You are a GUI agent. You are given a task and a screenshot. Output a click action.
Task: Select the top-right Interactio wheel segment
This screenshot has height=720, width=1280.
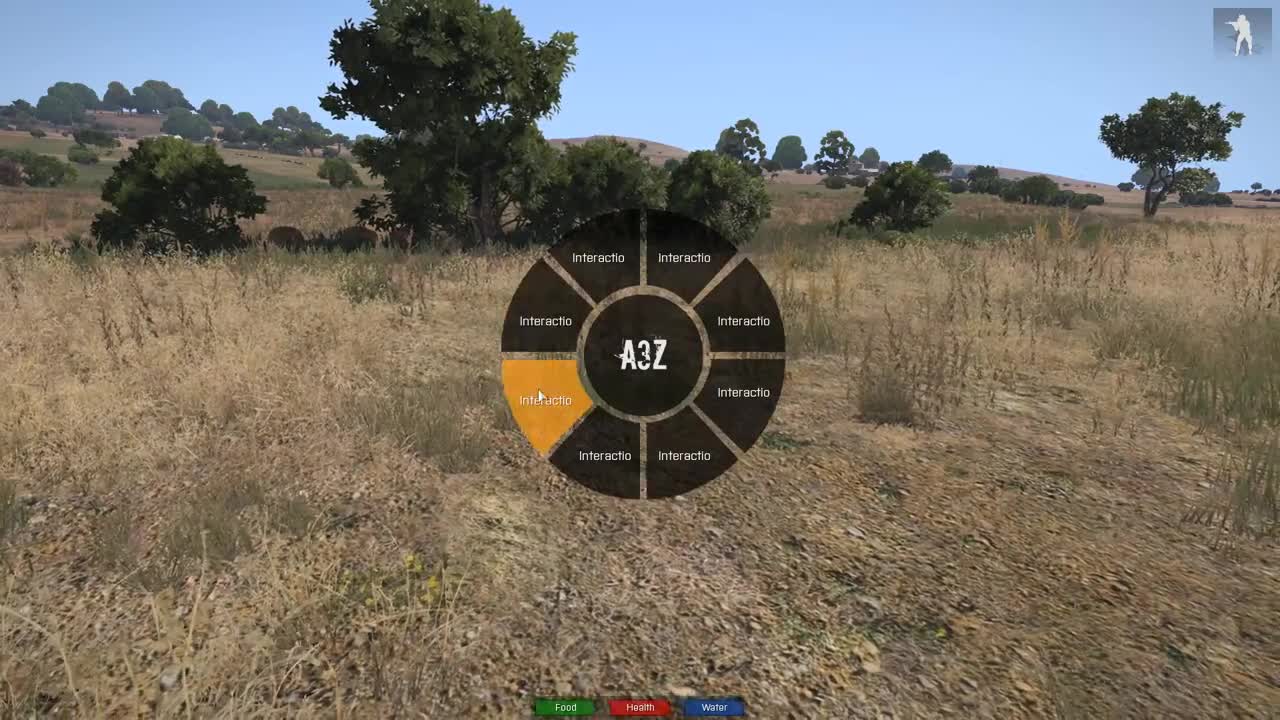tap(683, 257)
